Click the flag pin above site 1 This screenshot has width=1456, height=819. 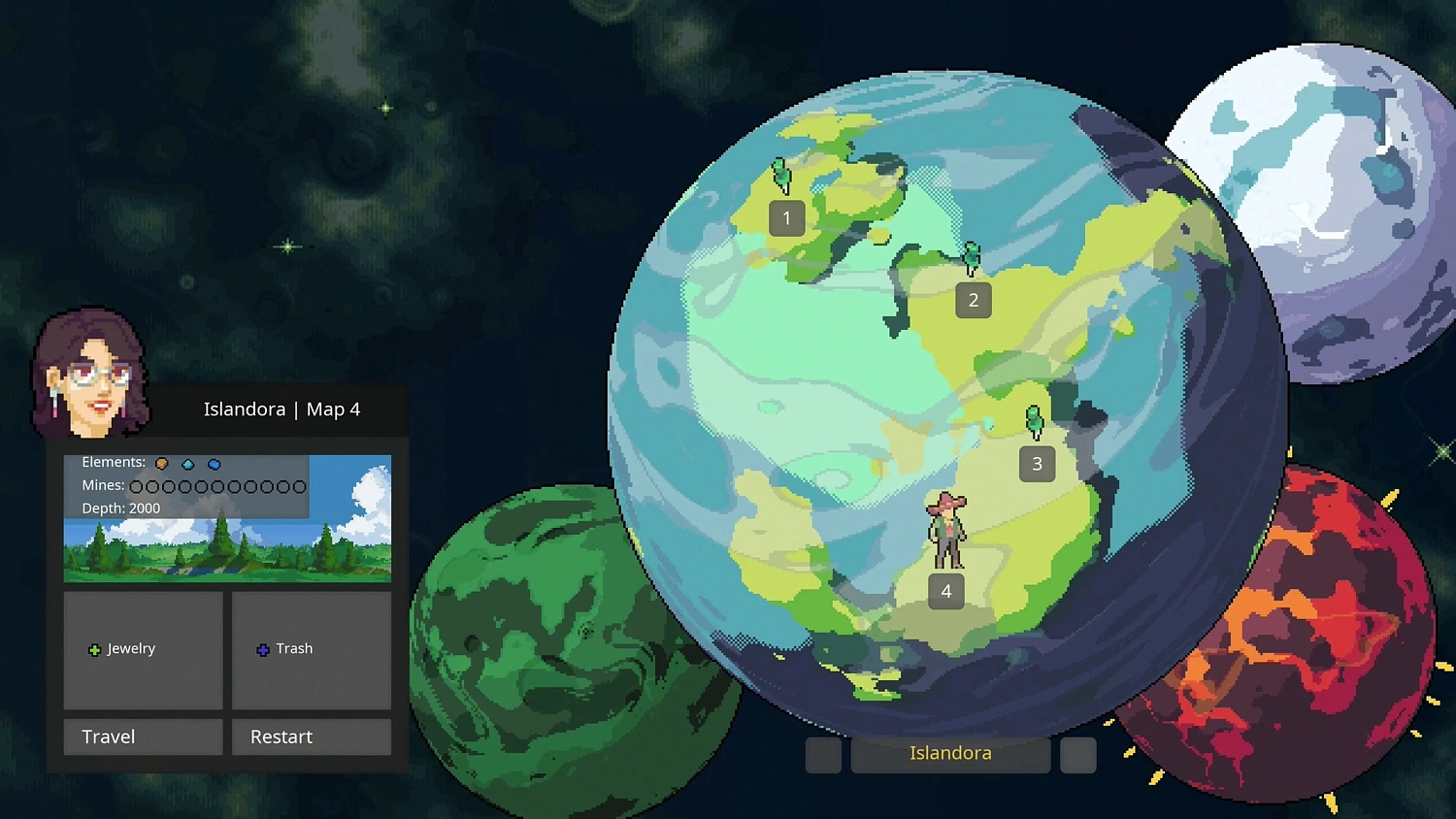click(x=780, y=176)
